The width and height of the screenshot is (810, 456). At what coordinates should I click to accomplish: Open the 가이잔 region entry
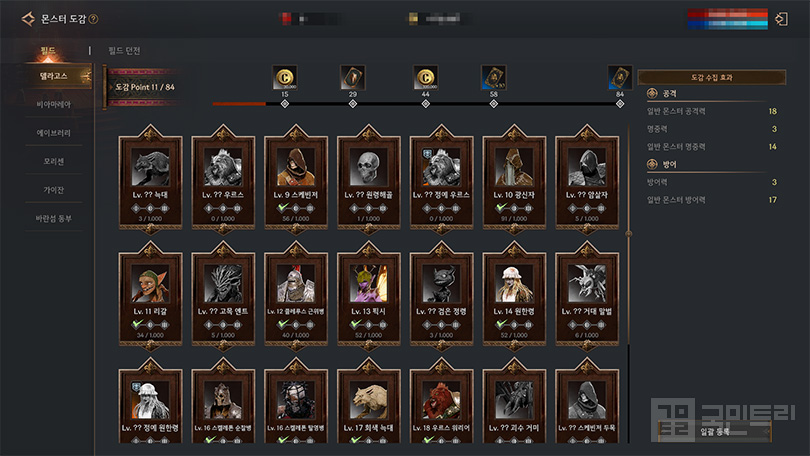coord(54,190)
